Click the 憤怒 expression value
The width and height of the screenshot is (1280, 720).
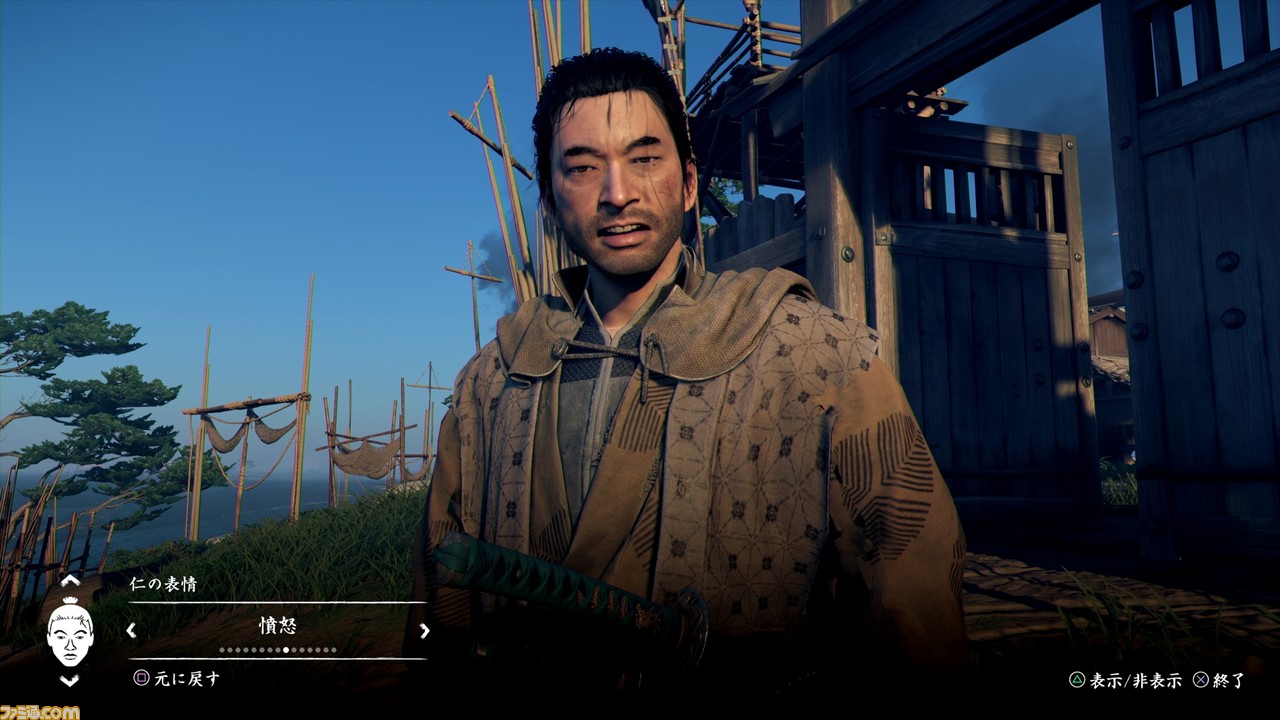[277, 627]
